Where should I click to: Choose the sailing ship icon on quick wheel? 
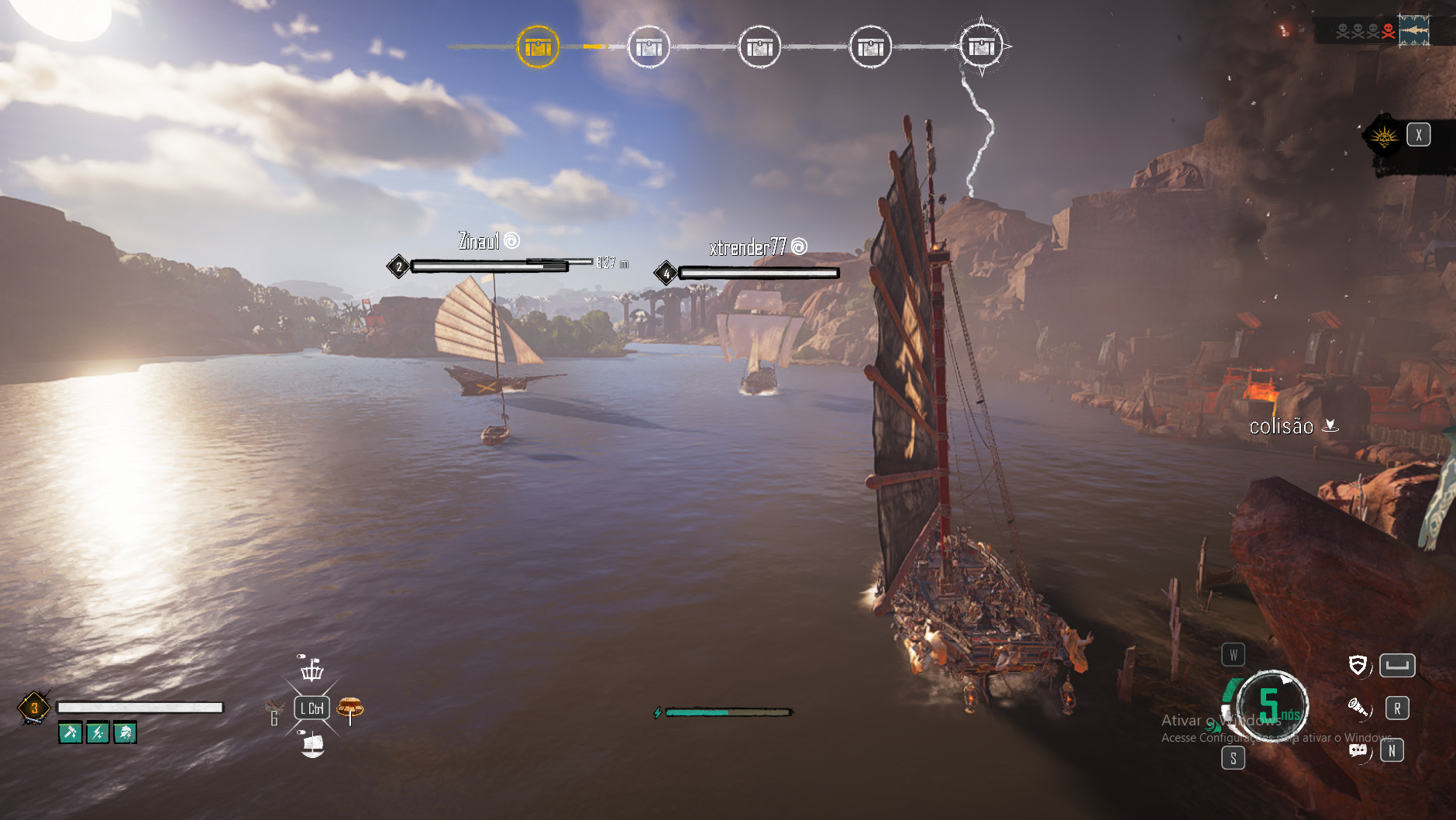pos(312,746)
